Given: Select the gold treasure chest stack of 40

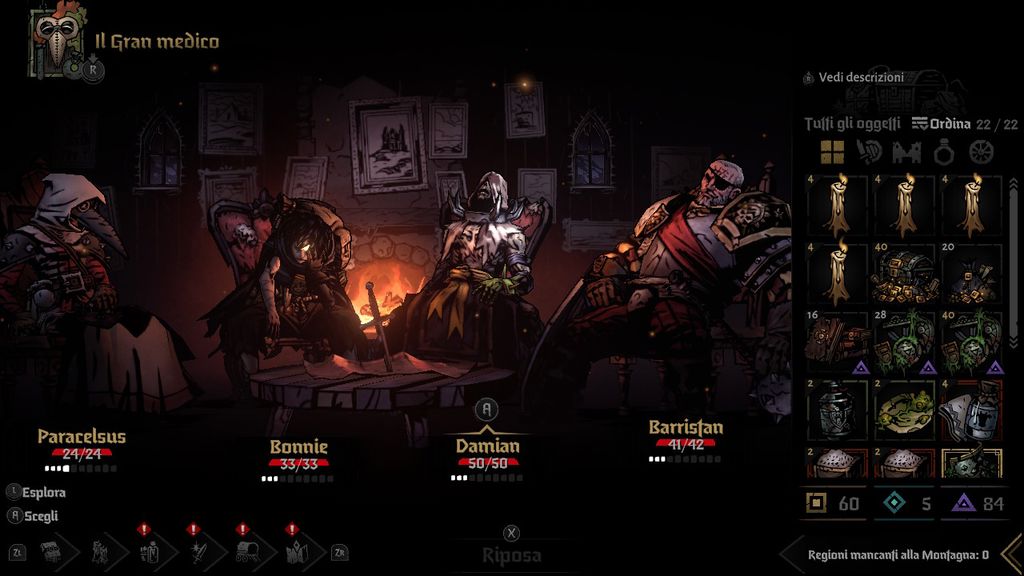Looking at the screenshot, I should 904,273.
